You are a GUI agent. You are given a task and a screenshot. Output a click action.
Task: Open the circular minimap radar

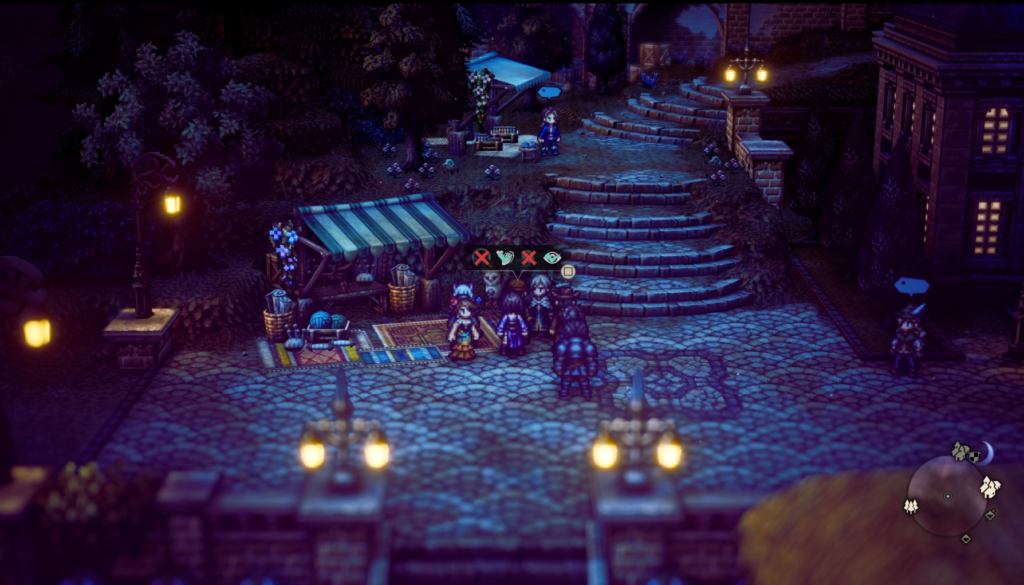coord(947,496)
